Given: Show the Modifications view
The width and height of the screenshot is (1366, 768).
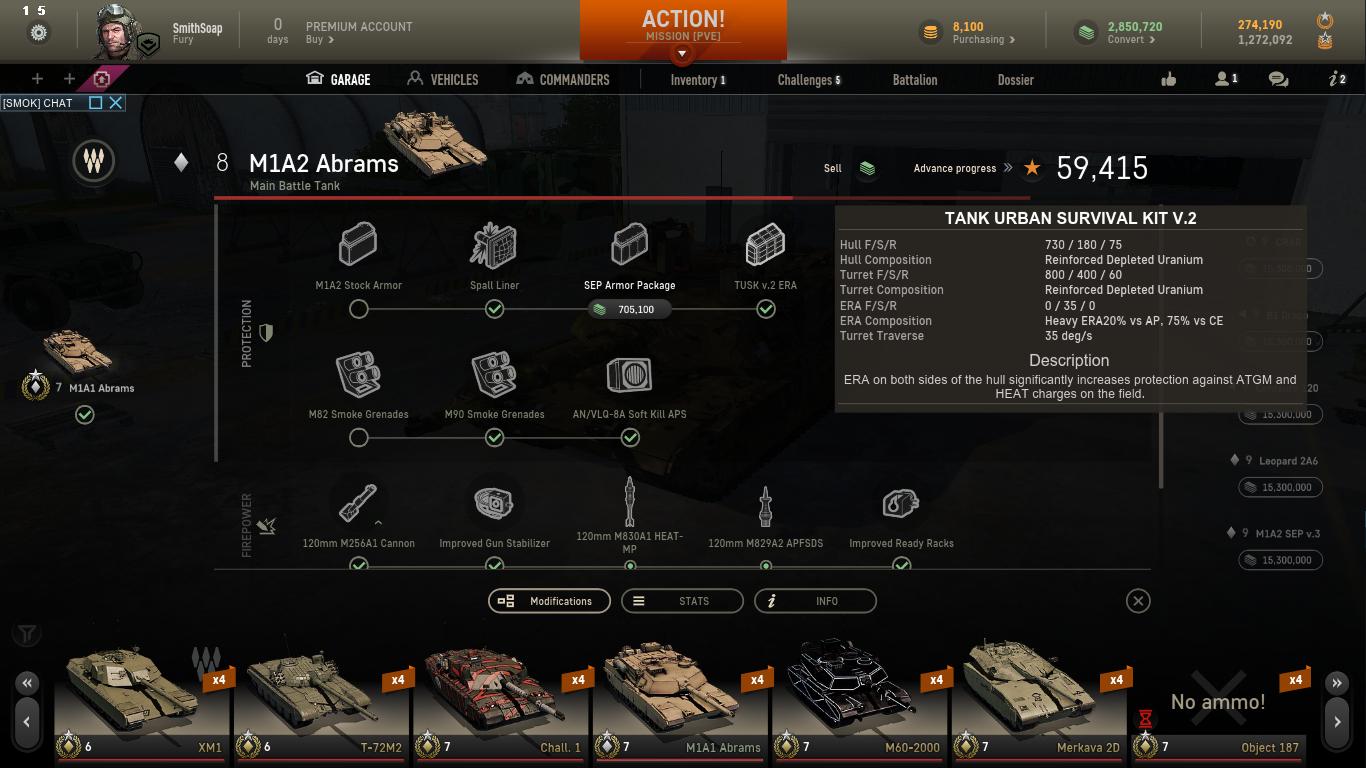Looking at the screenshot, I should pos(549,601).
